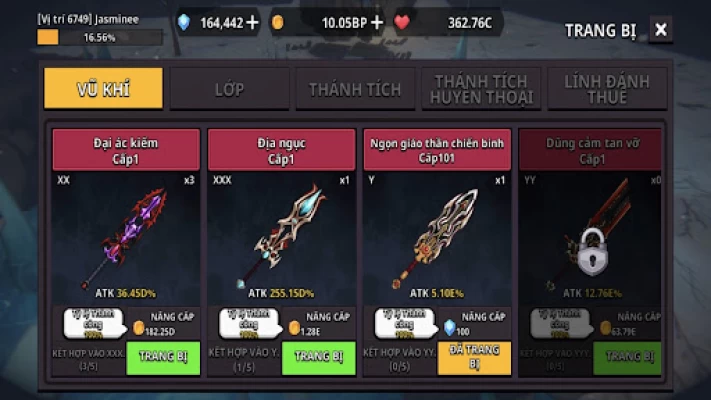Switch to the Lính Đánh Thuê tab
711x400 pixels.
(607, 89)
